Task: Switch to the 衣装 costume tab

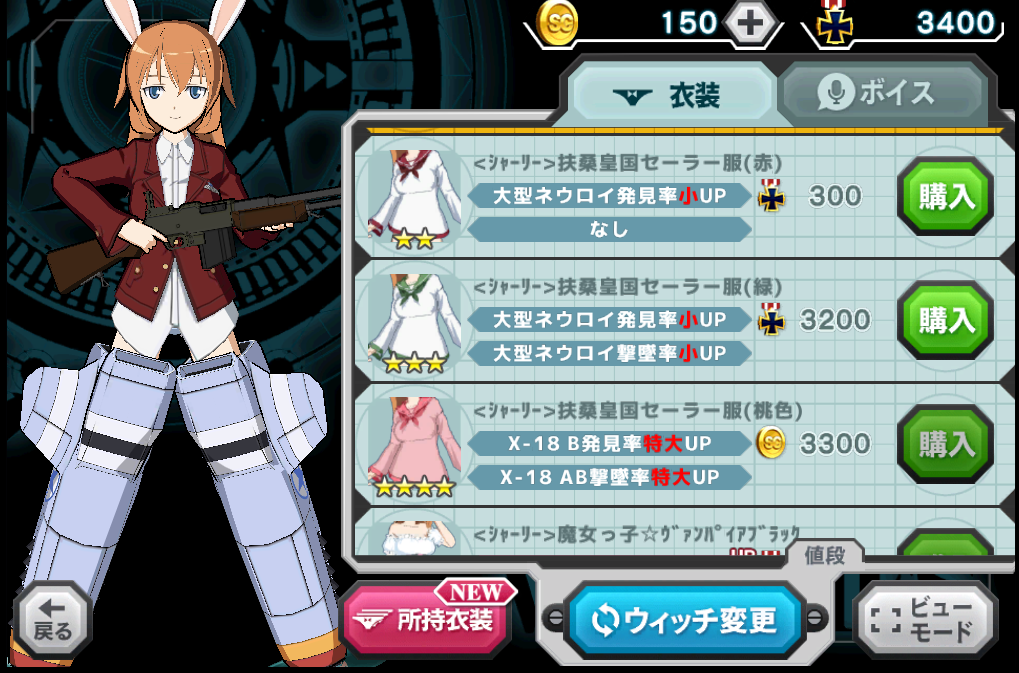Action: pyautogui.click(x=672, y=94)
